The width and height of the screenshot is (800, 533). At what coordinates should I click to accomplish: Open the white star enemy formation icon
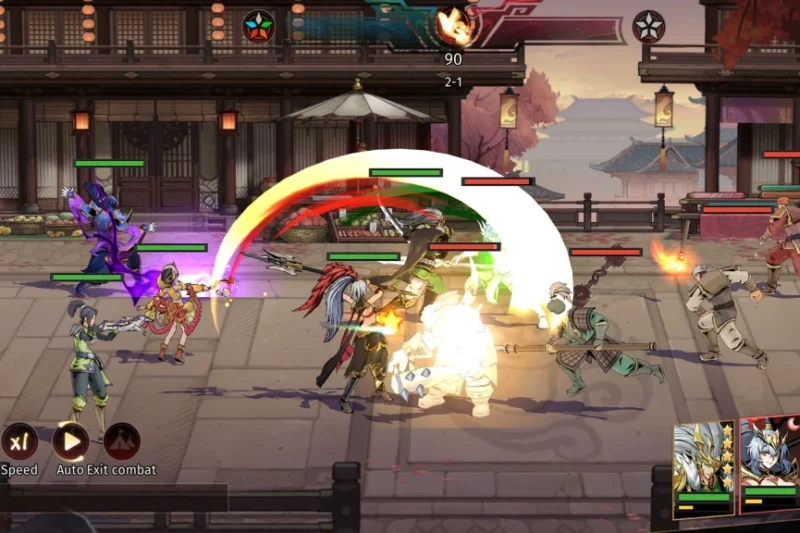pos(648,26)
